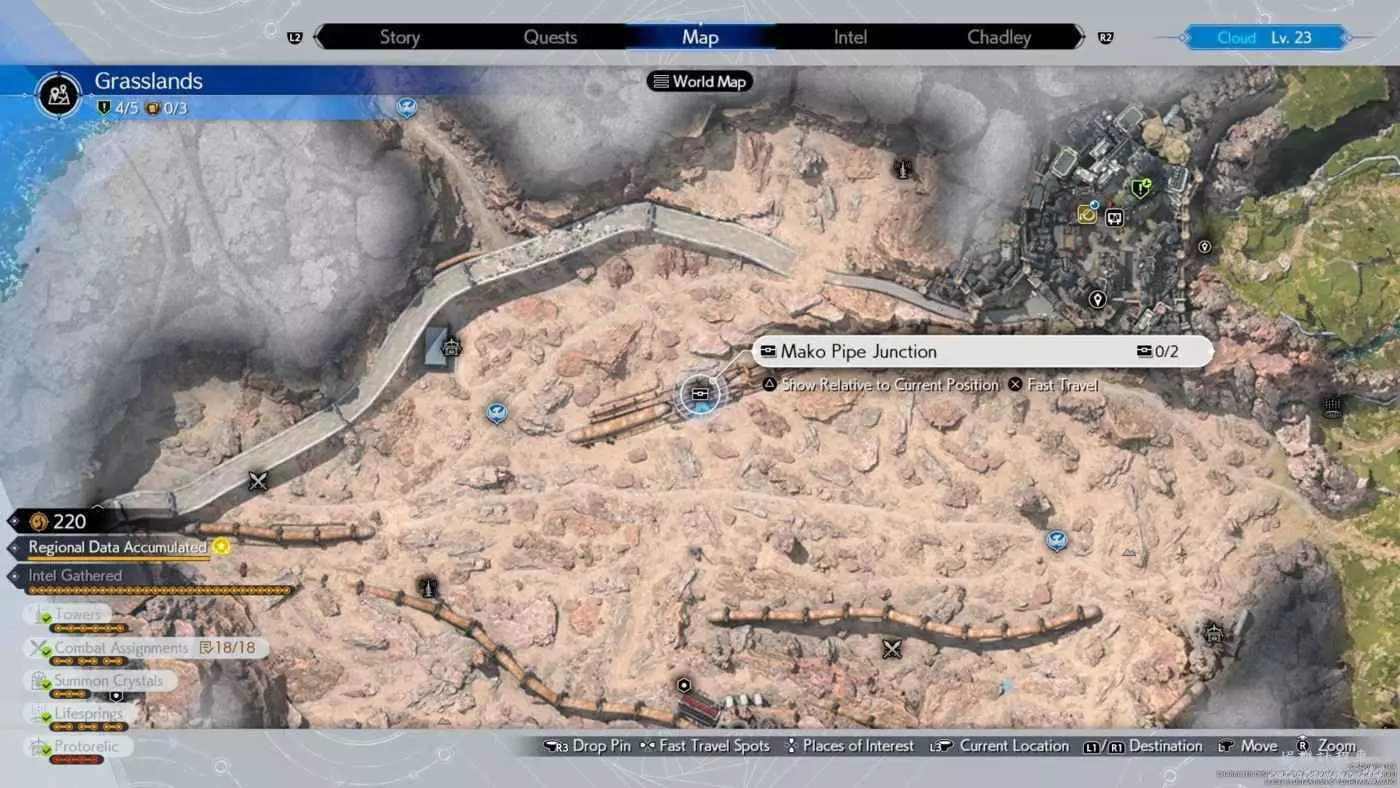The width and height of the screenshot is (1400, 788).
Task: Select the Mako Pipe Junction chest marker
Action: tap(699, 394)
